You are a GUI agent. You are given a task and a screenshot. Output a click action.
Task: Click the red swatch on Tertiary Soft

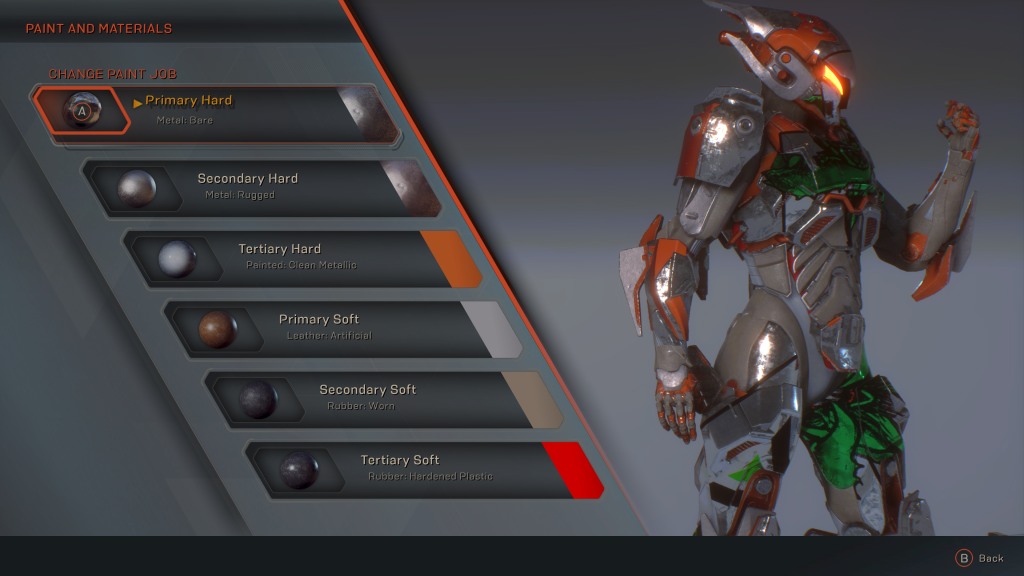[x=573, y=469]
